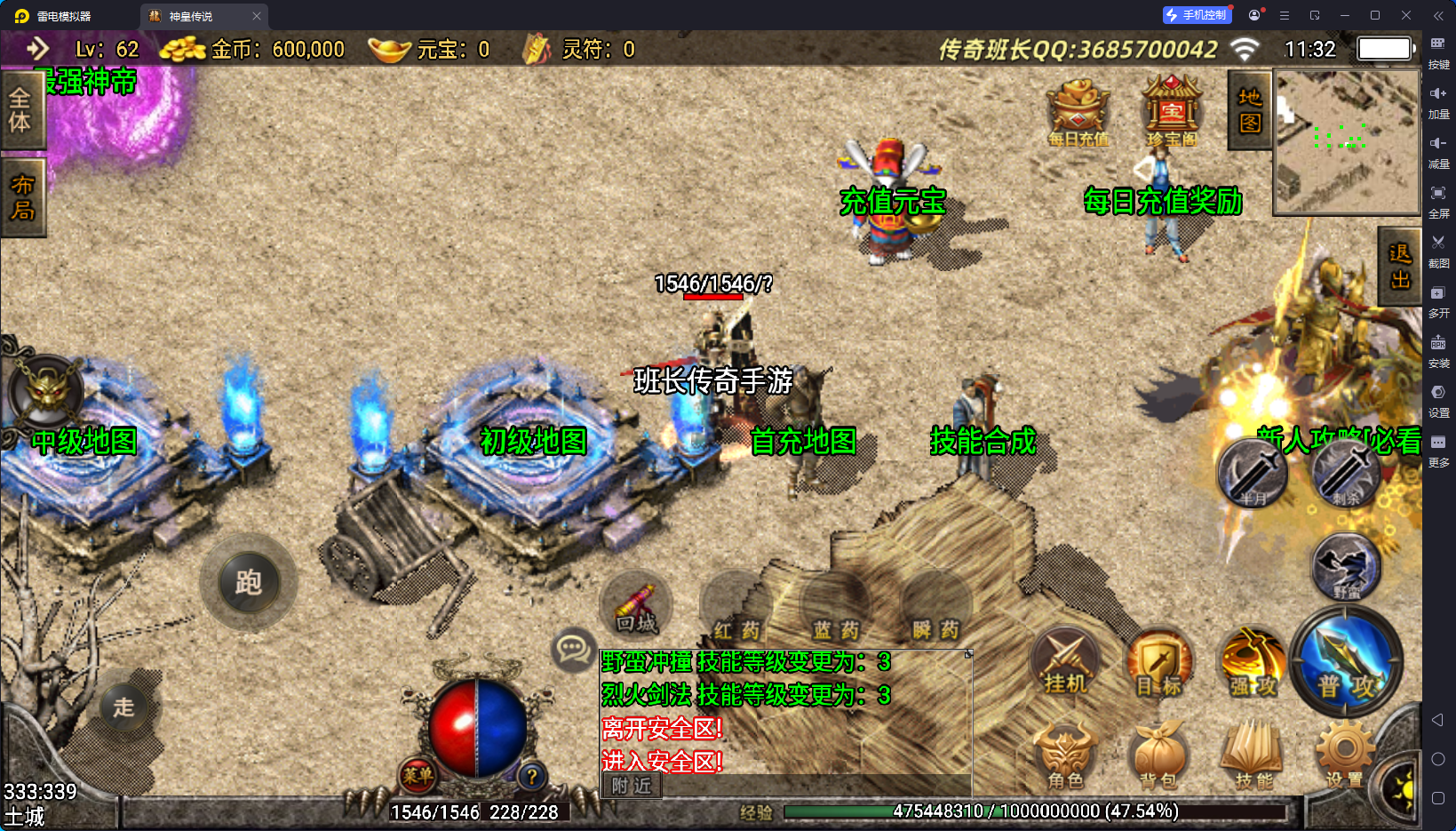Open the 设置 gear settings
This screenshot has width=1456, height=831.
point(1344,755)
